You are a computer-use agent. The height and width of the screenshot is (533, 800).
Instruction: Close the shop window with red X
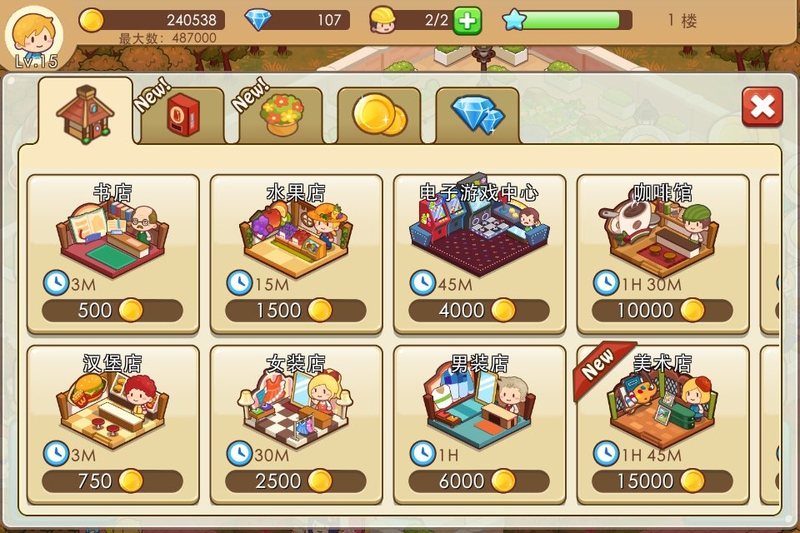coord(762,106)
